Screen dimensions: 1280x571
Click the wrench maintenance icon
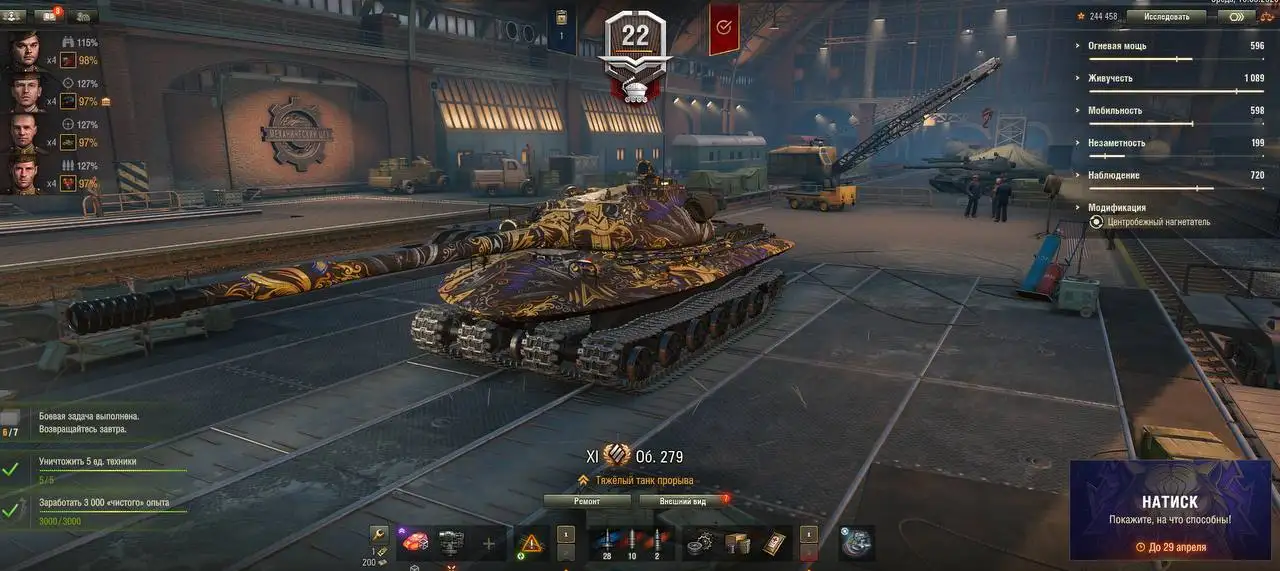tap(378, 535)
